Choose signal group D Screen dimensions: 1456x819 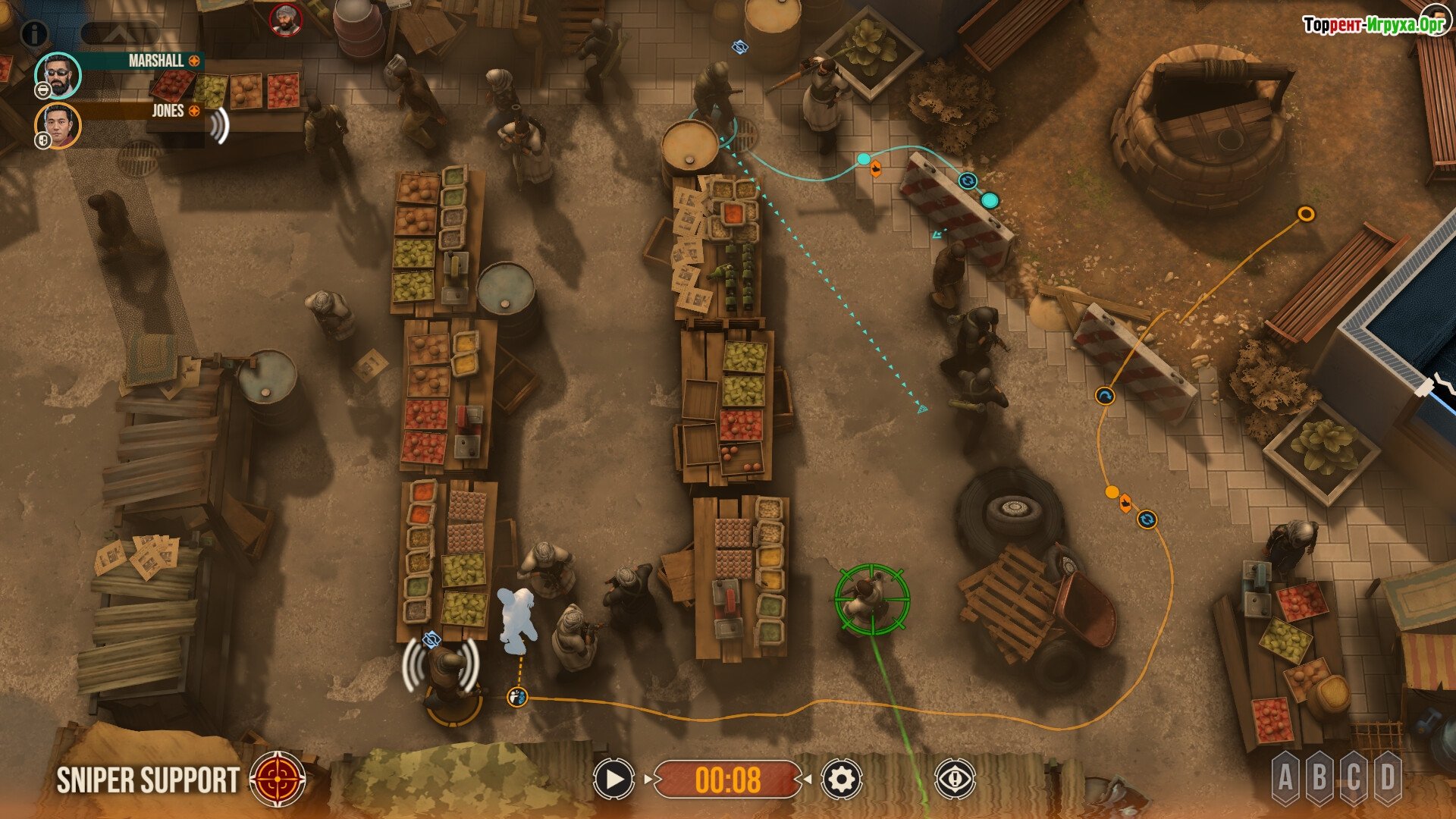1388,777
